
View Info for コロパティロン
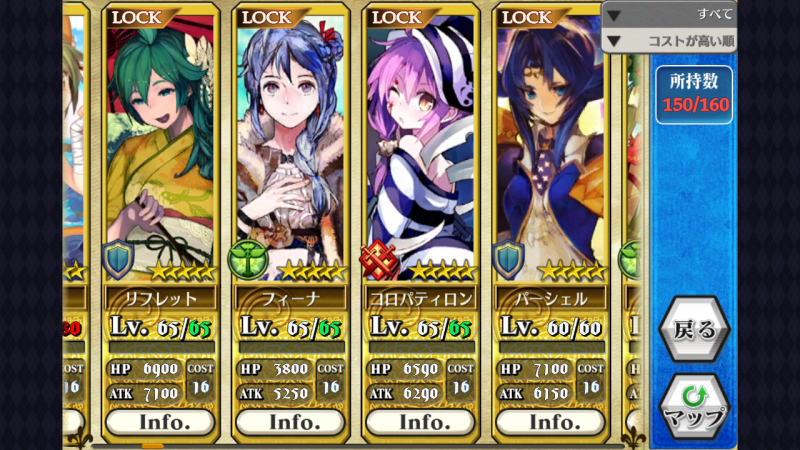coord(420,421)
